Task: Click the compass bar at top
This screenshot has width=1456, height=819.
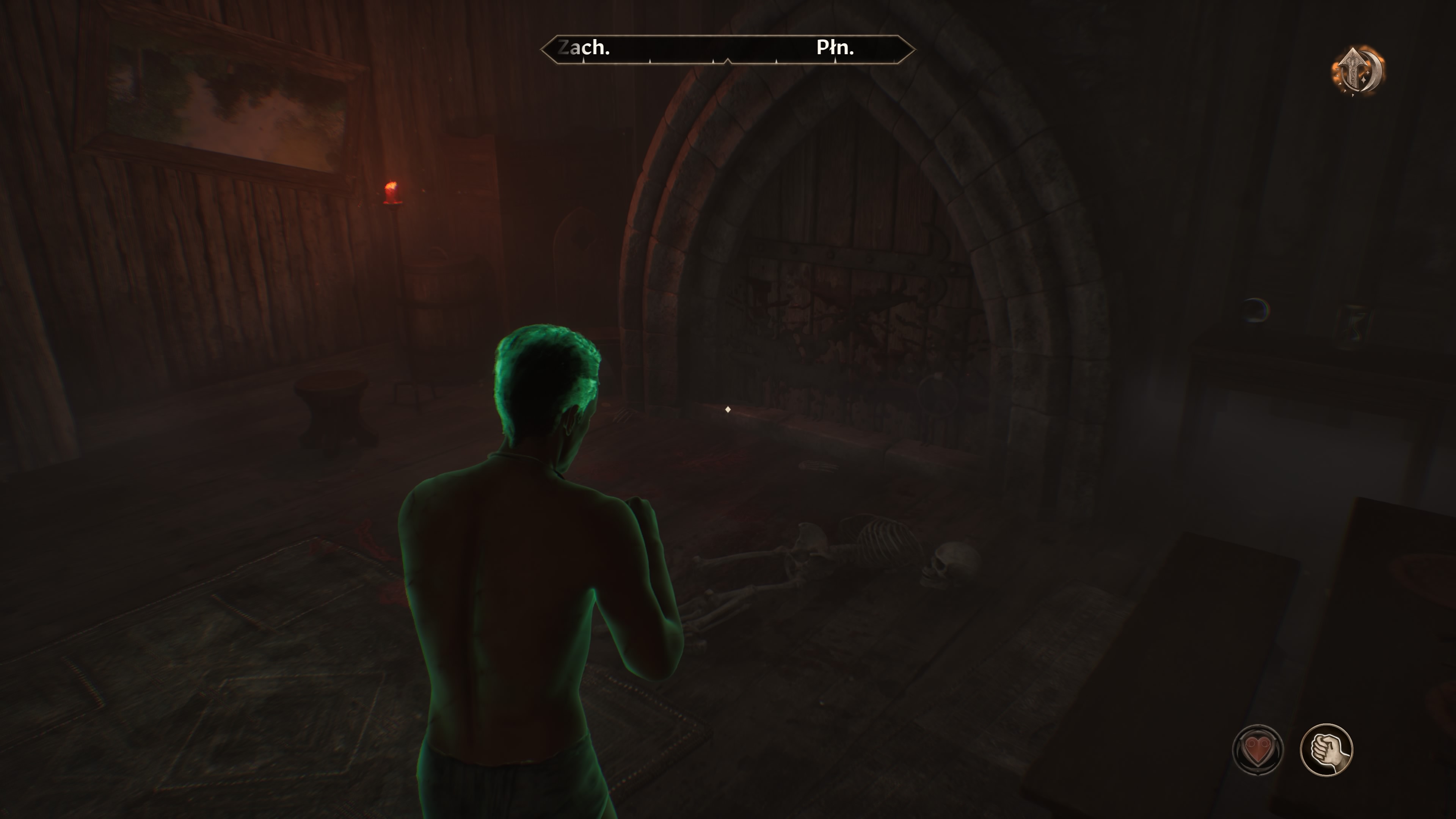Action: point(728,49)
